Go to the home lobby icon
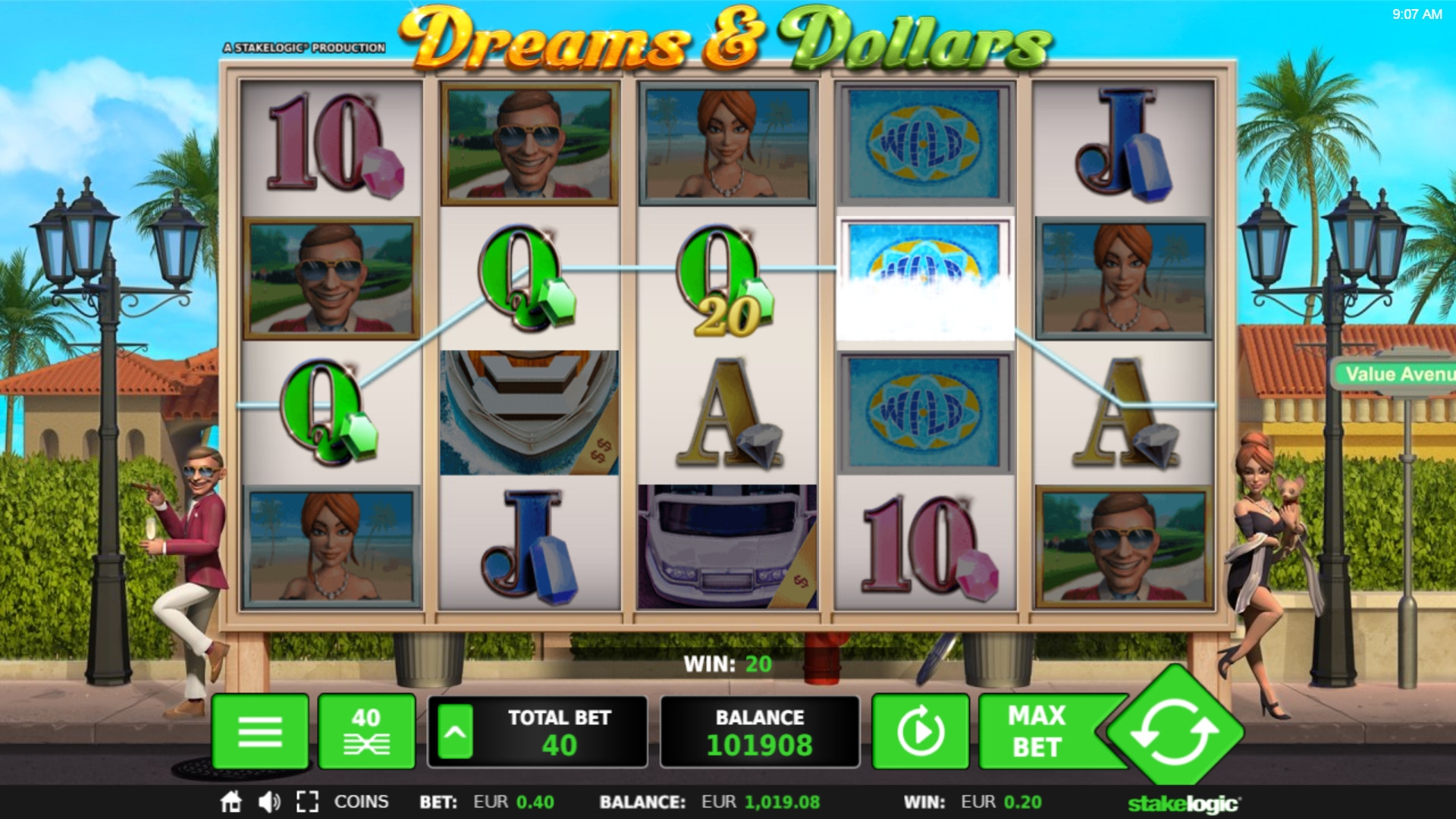This screenshot has width=1456, height=819. (x=231, y=802)
